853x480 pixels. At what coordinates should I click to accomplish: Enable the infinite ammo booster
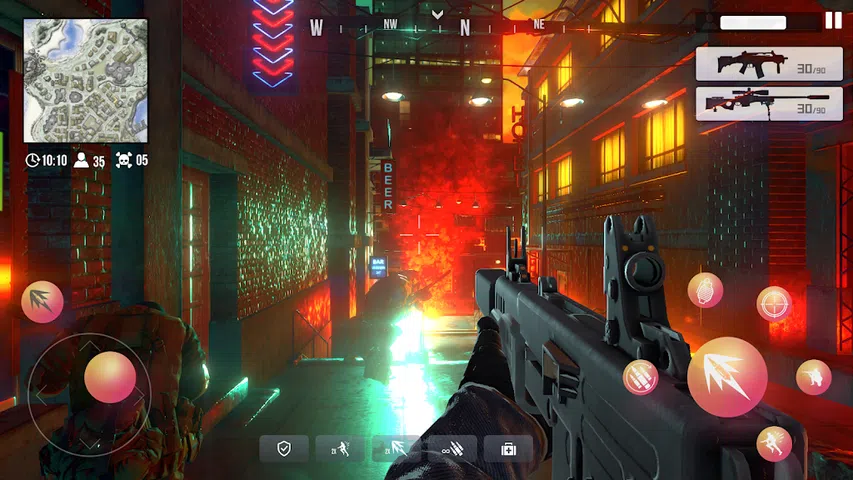[452, 448]
